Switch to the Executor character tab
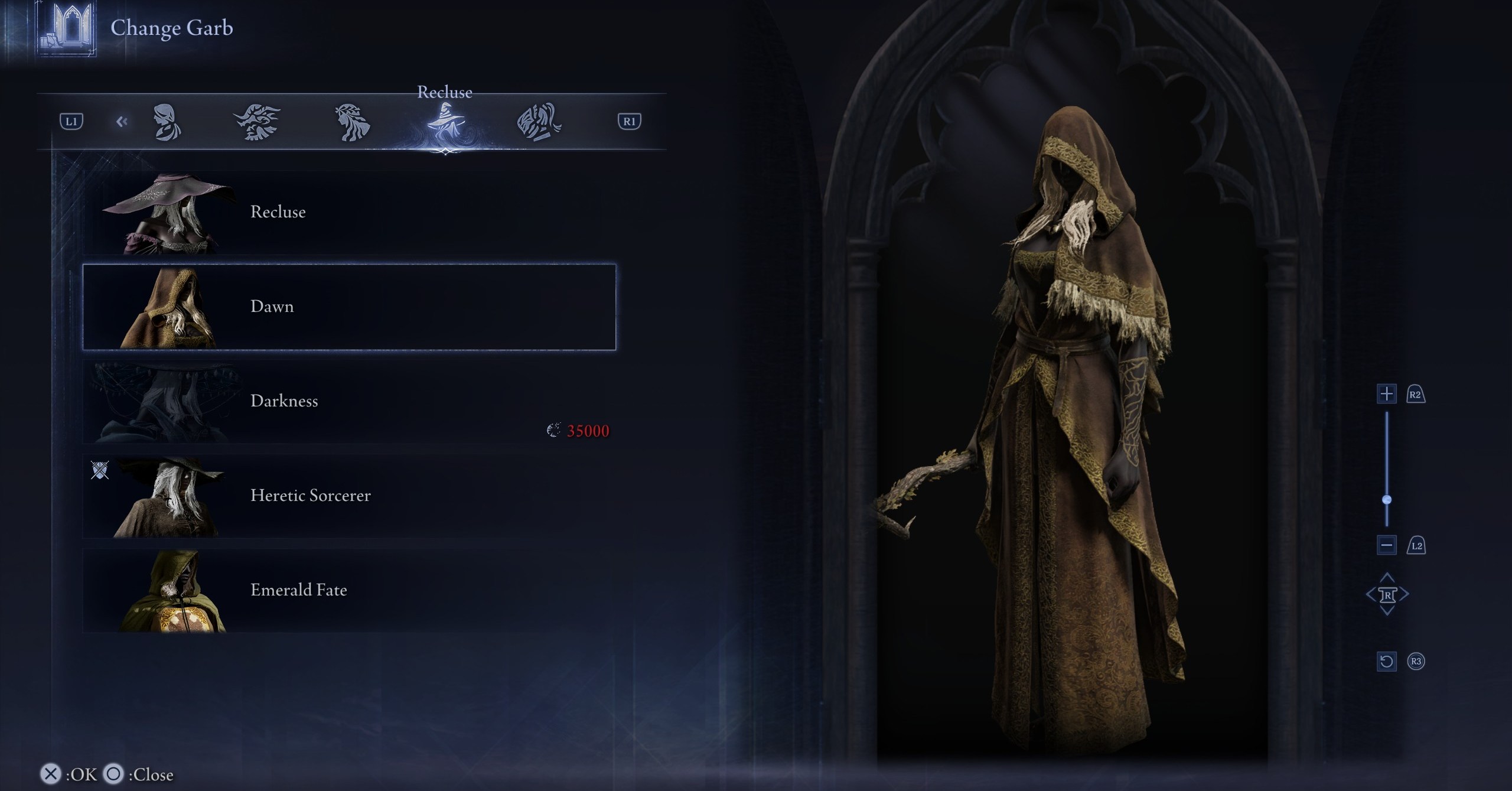Screen dimensions: 1512x791 coord(539,122)
